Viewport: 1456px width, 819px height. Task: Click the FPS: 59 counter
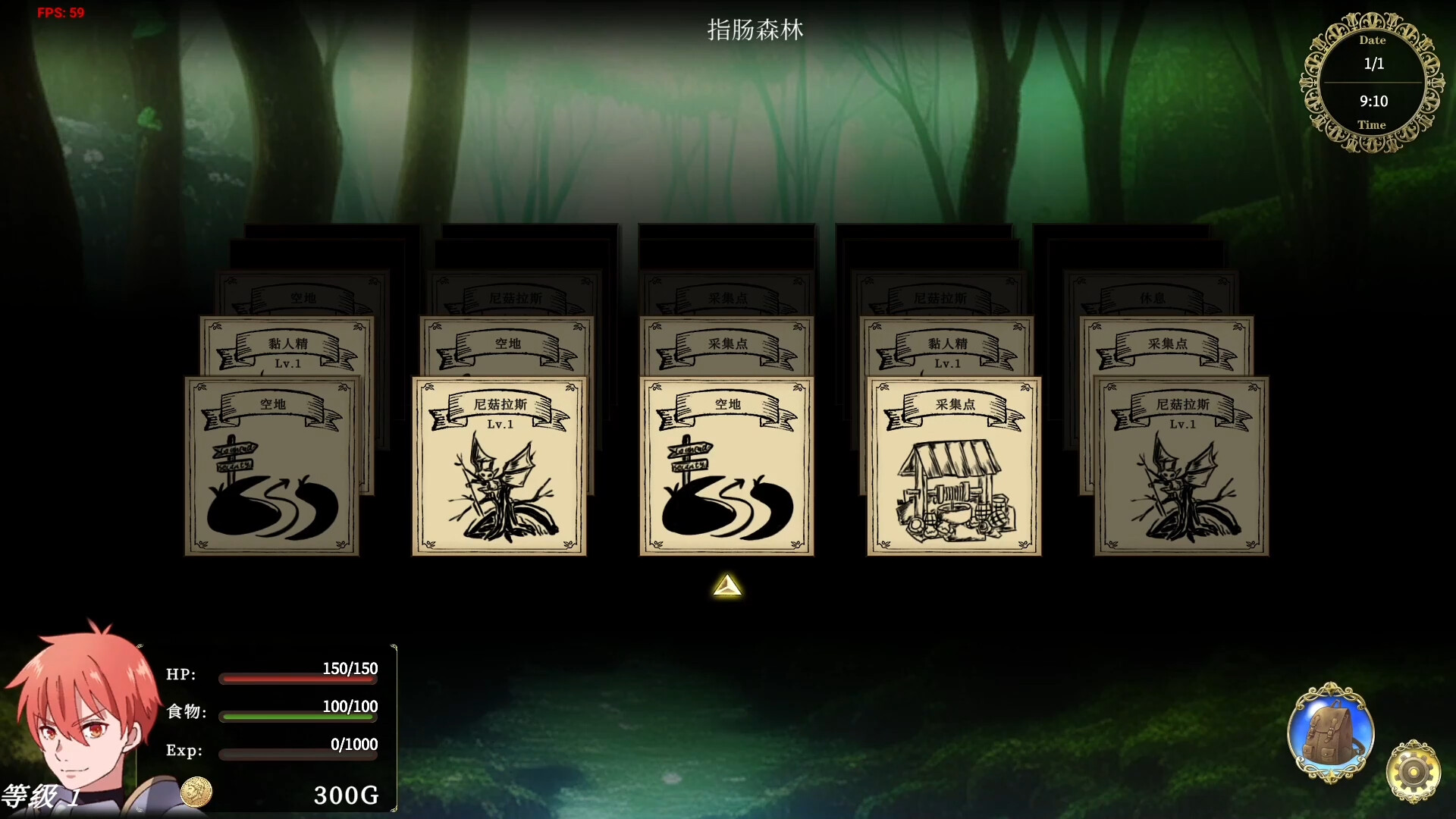60,12
